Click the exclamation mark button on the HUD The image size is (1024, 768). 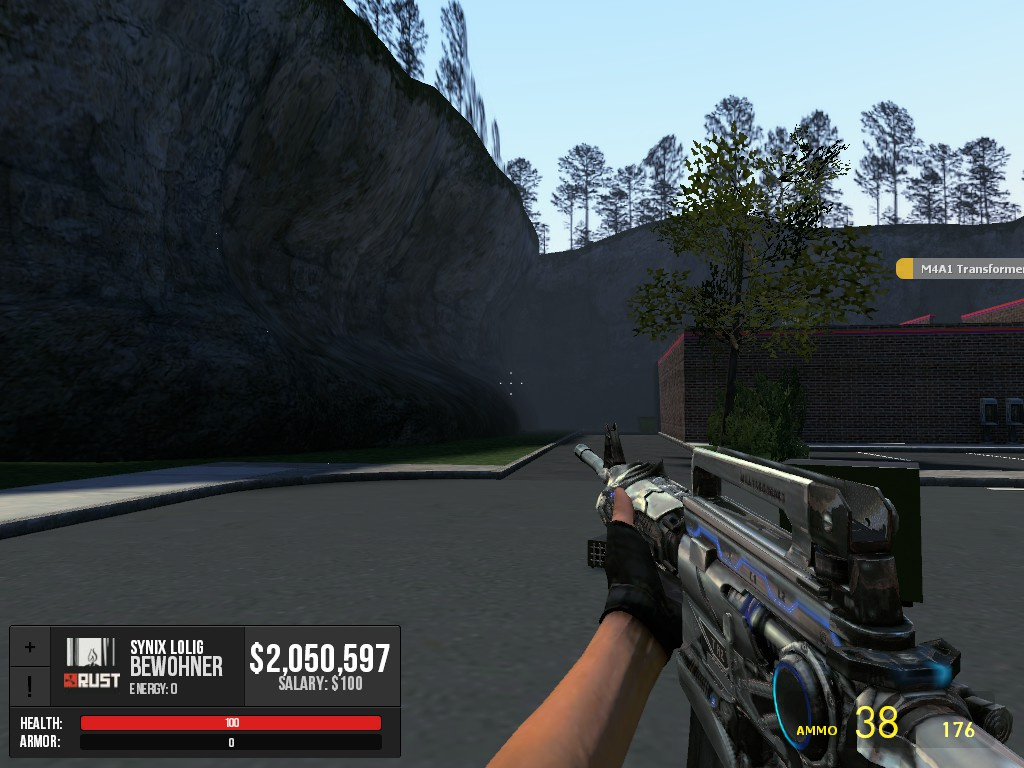click(x=30, y=686)
